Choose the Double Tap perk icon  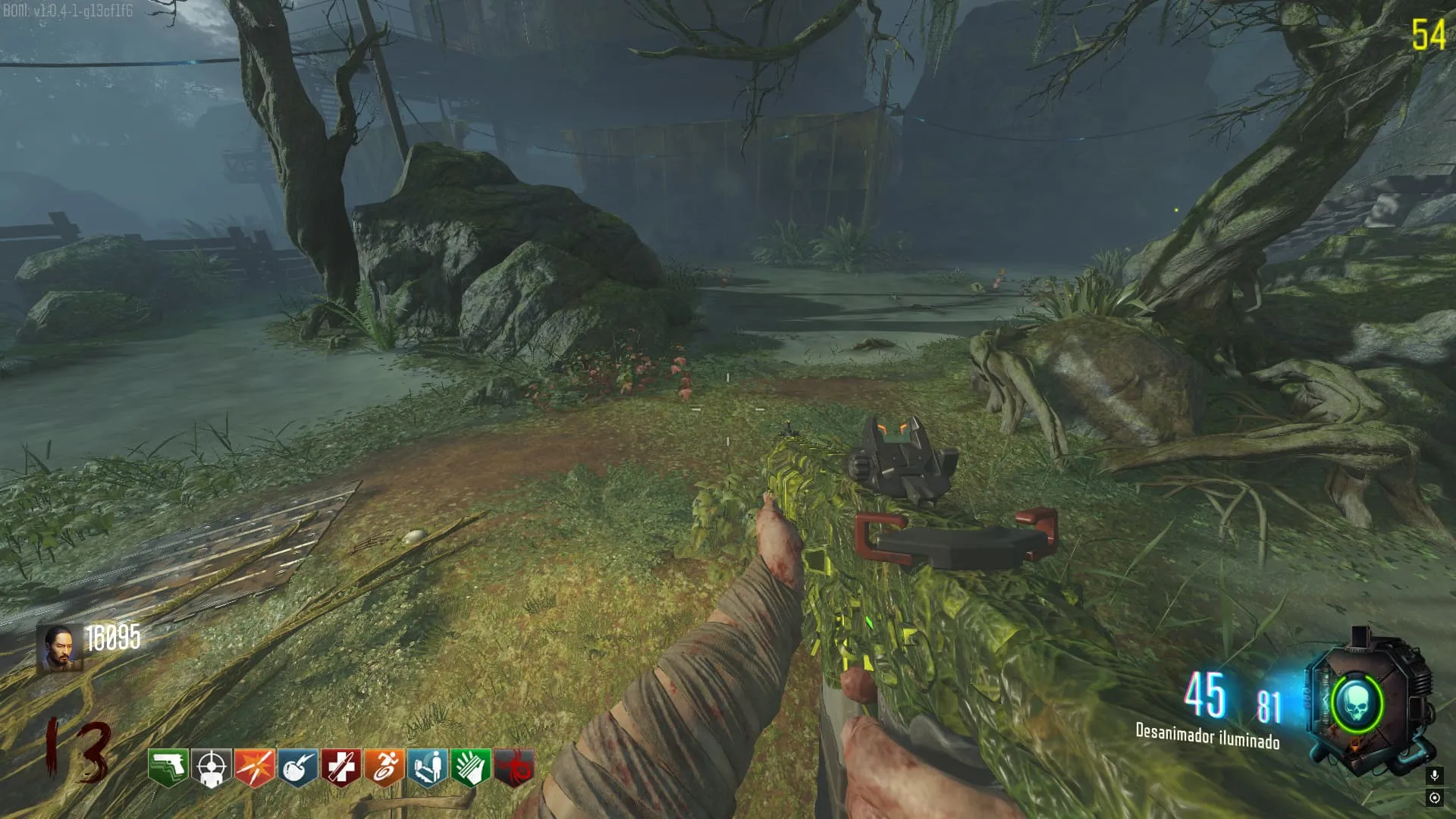(254, 767)
